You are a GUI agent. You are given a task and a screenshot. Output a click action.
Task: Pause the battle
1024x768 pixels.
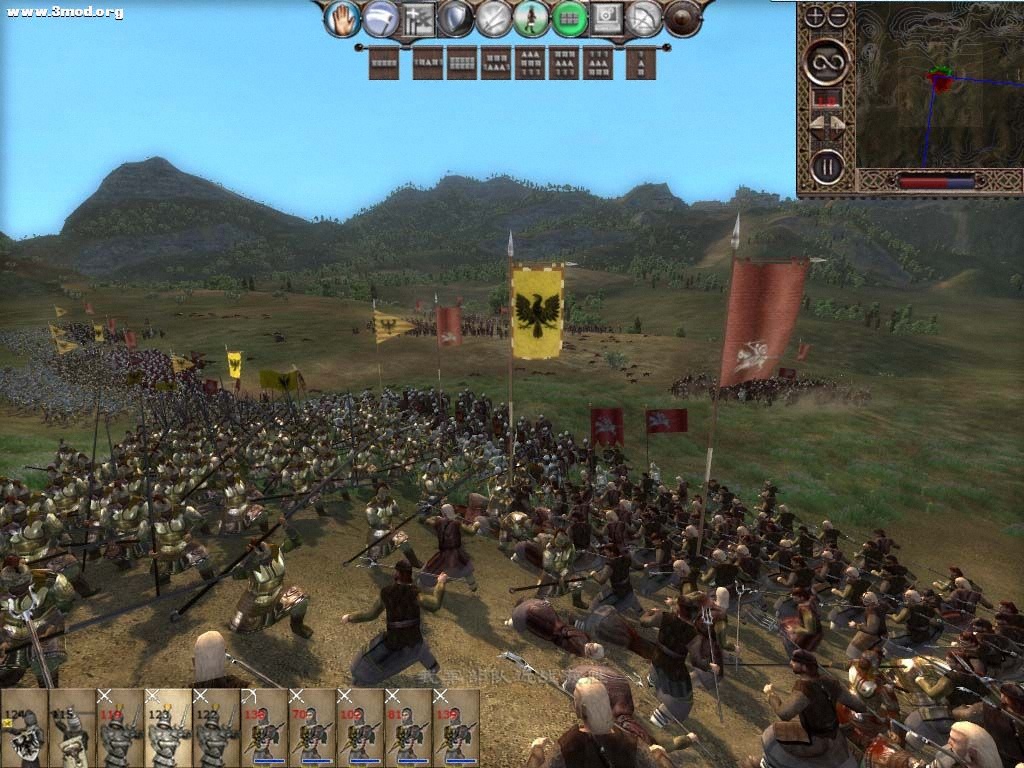(827, 165)
